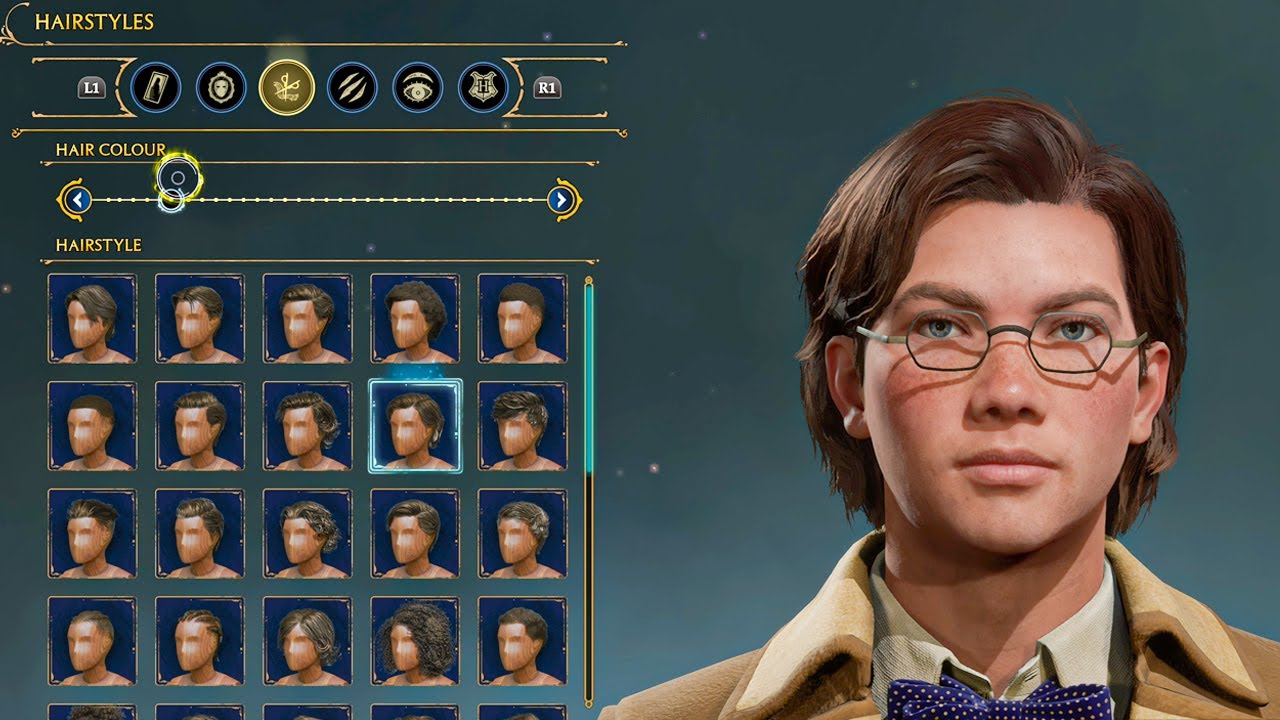The image size is (1280, 720).
Task: Pick the currently highlighted hairstyle tile
Action: tap(415, 426)
